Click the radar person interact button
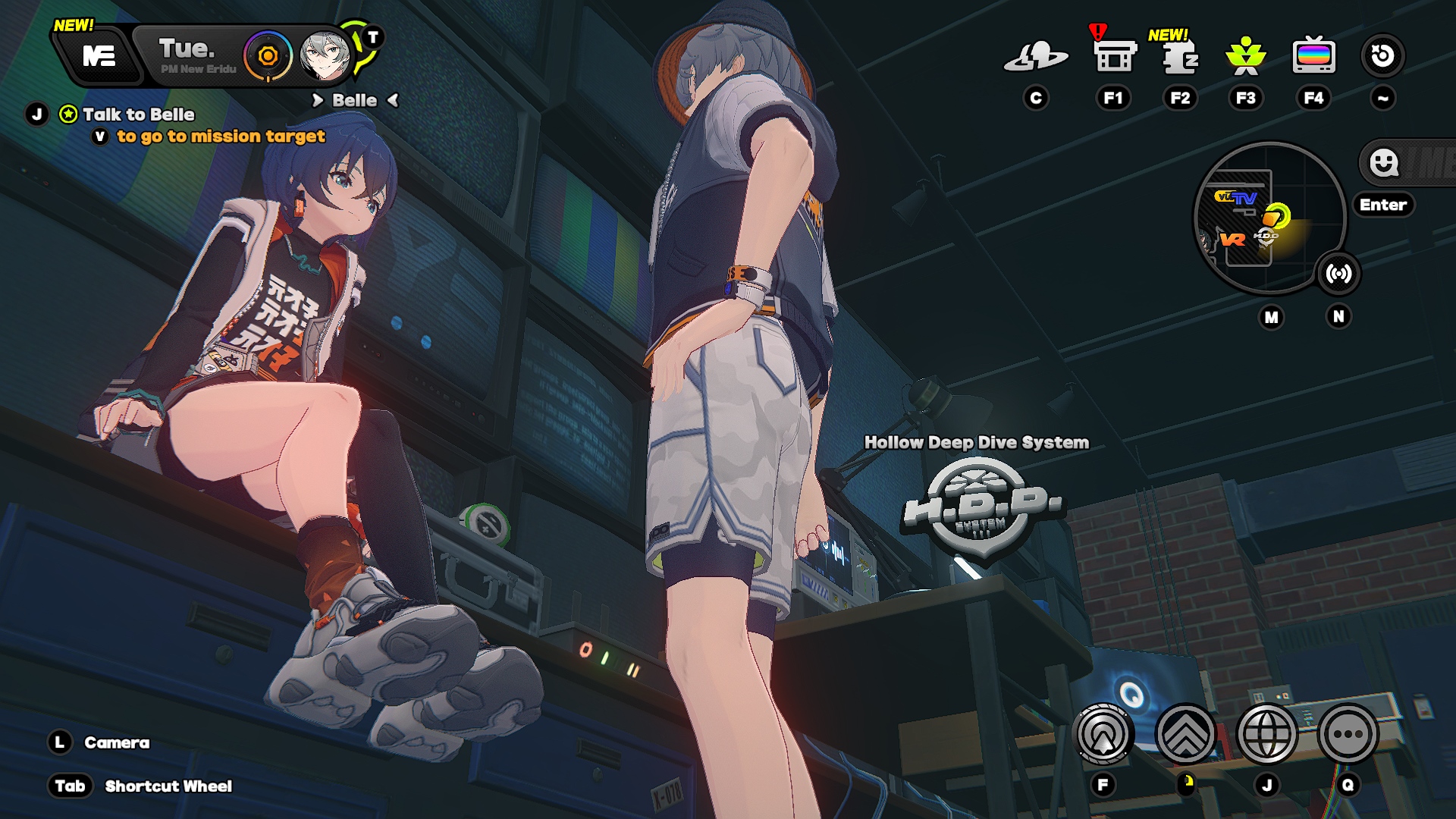 (x=1103, y=734)
